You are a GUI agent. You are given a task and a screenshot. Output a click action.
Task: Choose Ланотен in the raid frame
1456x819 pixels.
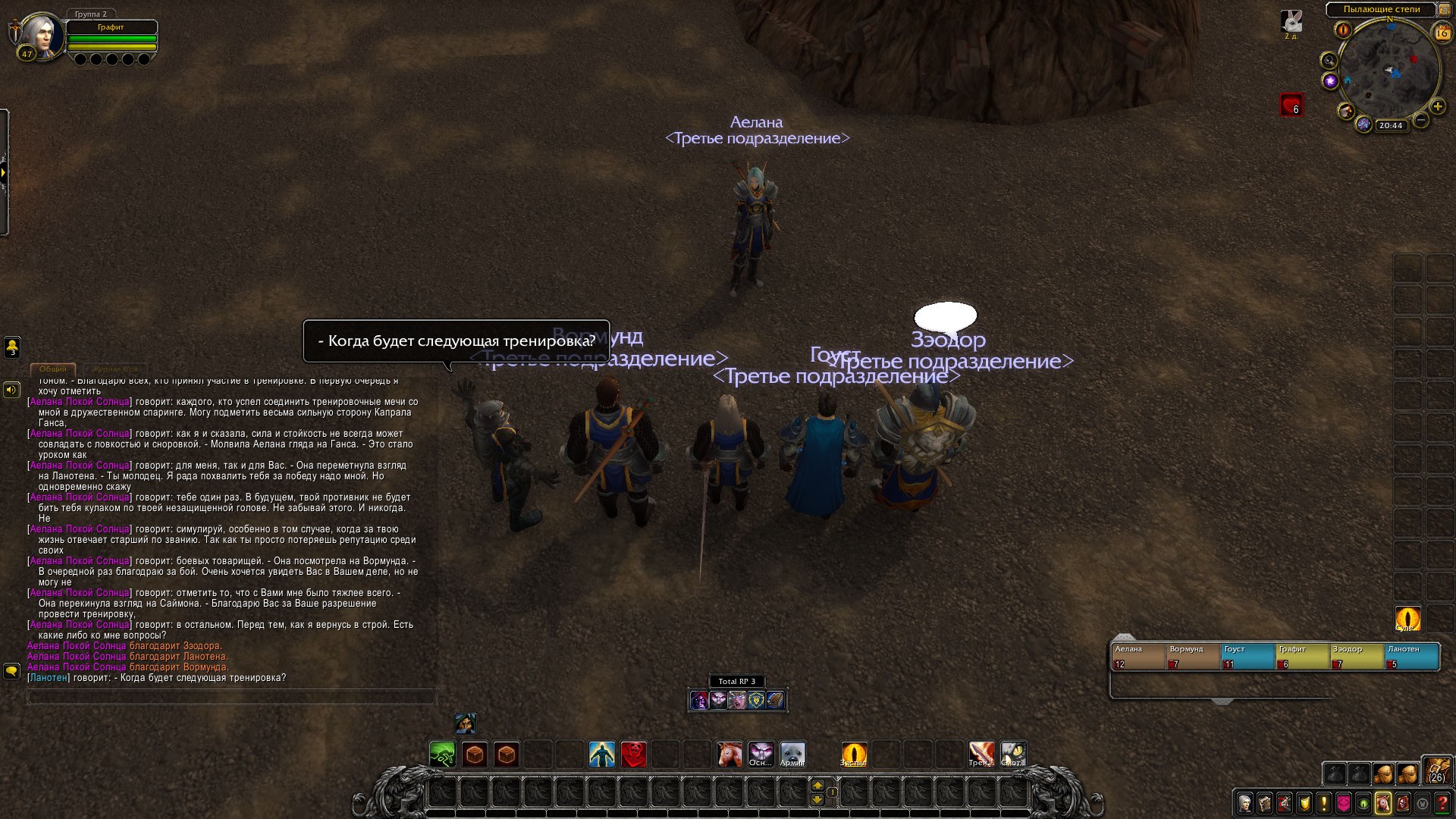click(1412, 656)
